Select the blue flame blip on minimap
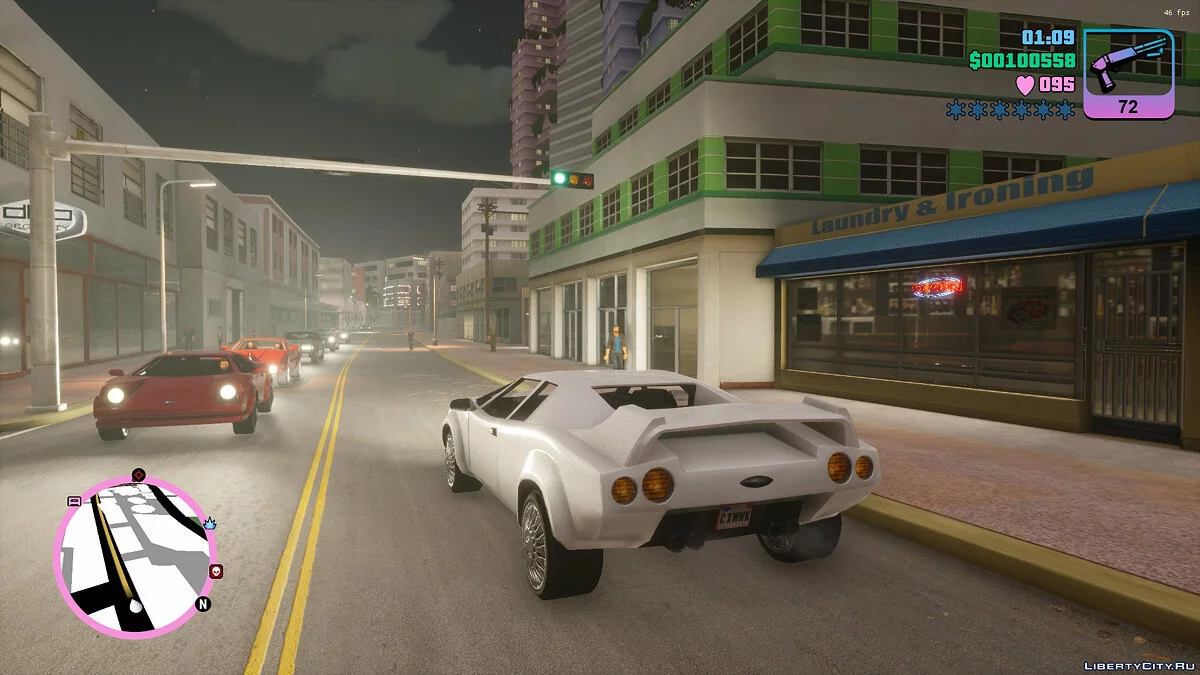1200x675 pixels. [210, 522]
